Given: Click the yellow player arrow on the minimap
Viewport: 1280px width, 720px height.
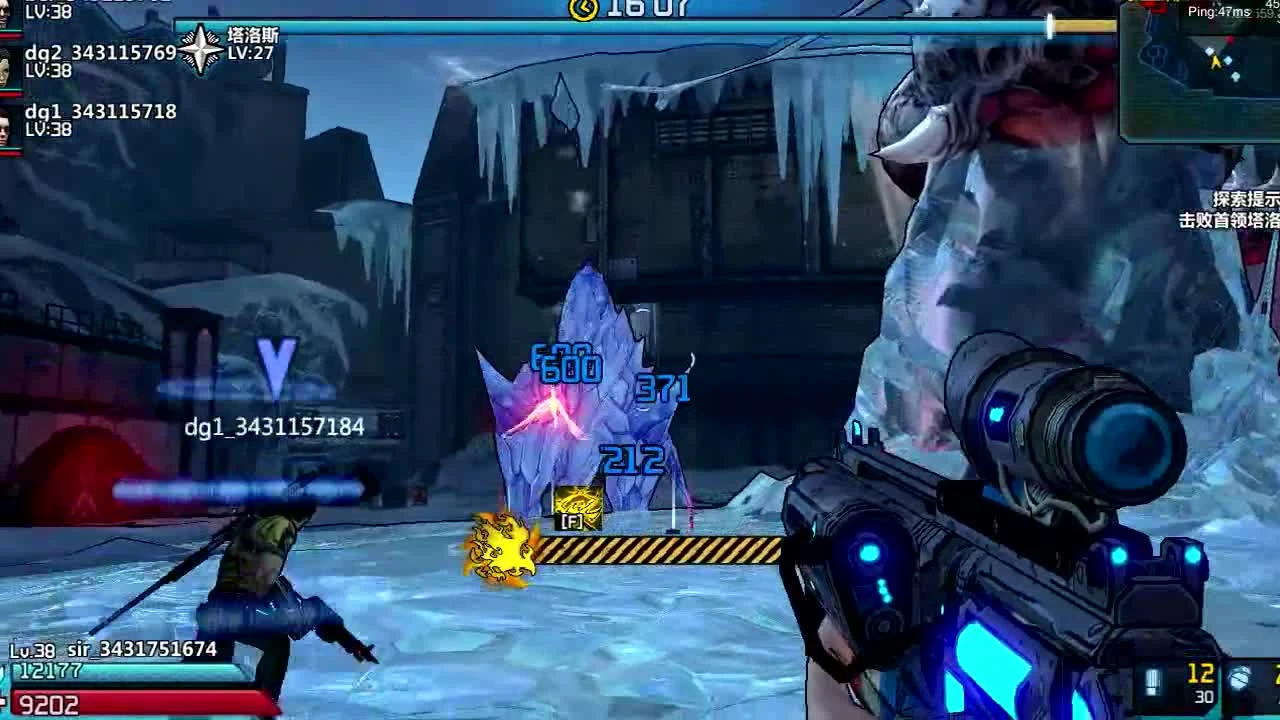Looking at the screenshot, I should [x=1216, y=62].
